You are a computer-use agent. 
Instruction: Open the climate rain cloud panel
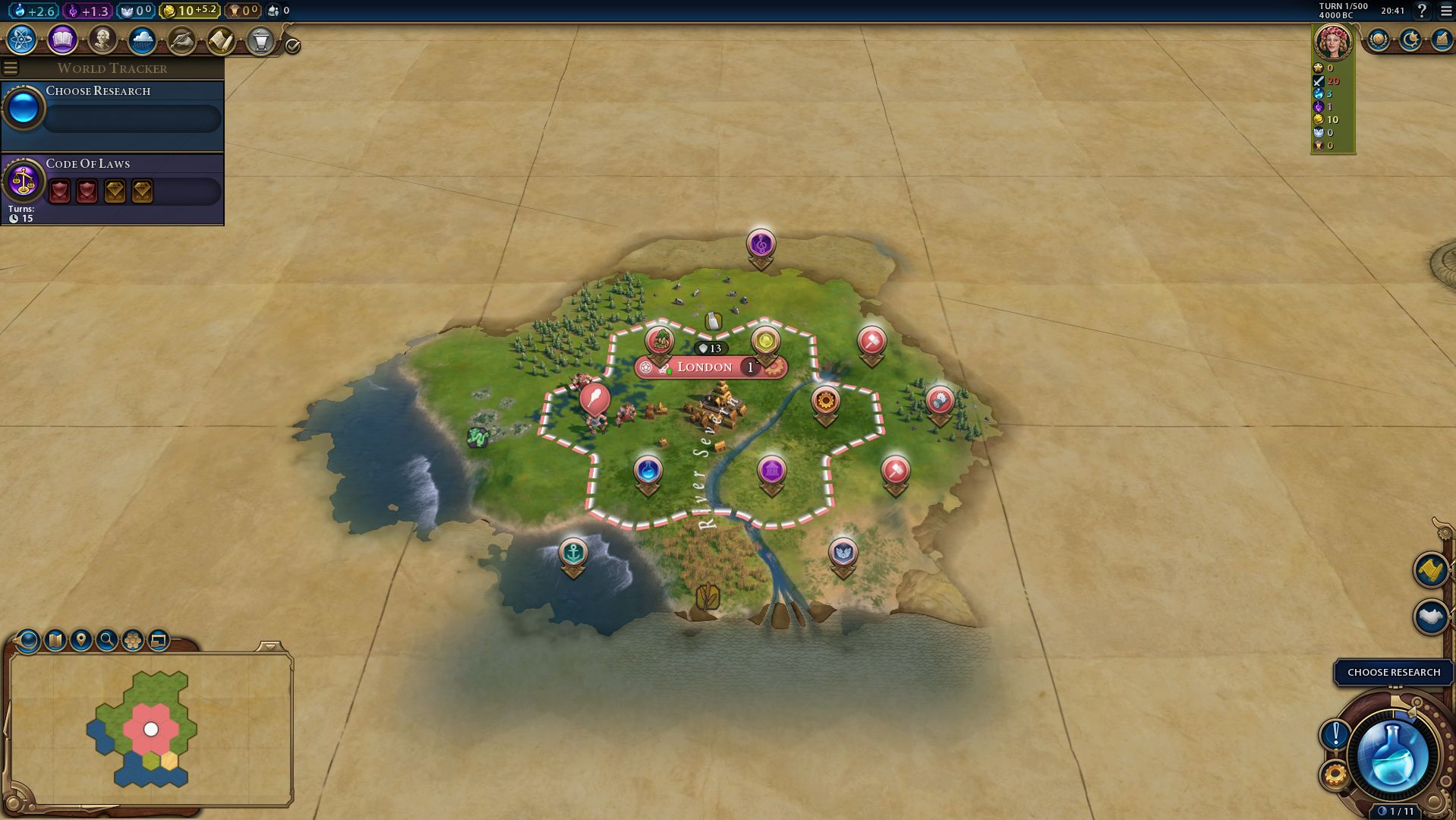click(142, 39)
